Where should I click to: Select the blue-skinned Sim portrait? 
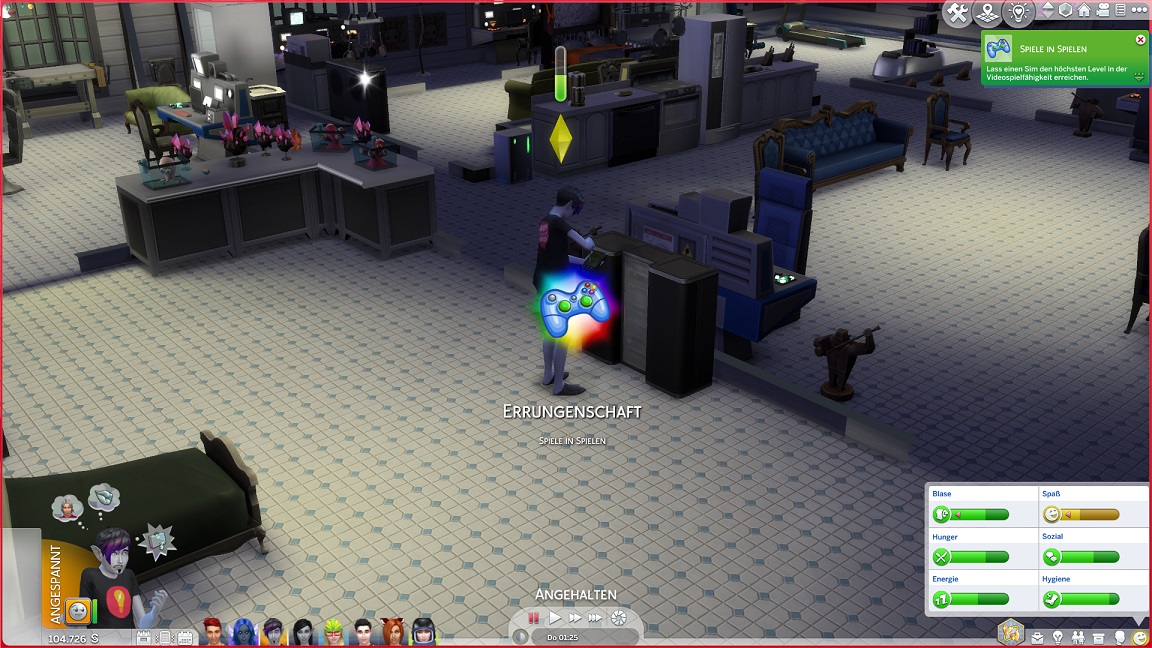tap(243, 632)
